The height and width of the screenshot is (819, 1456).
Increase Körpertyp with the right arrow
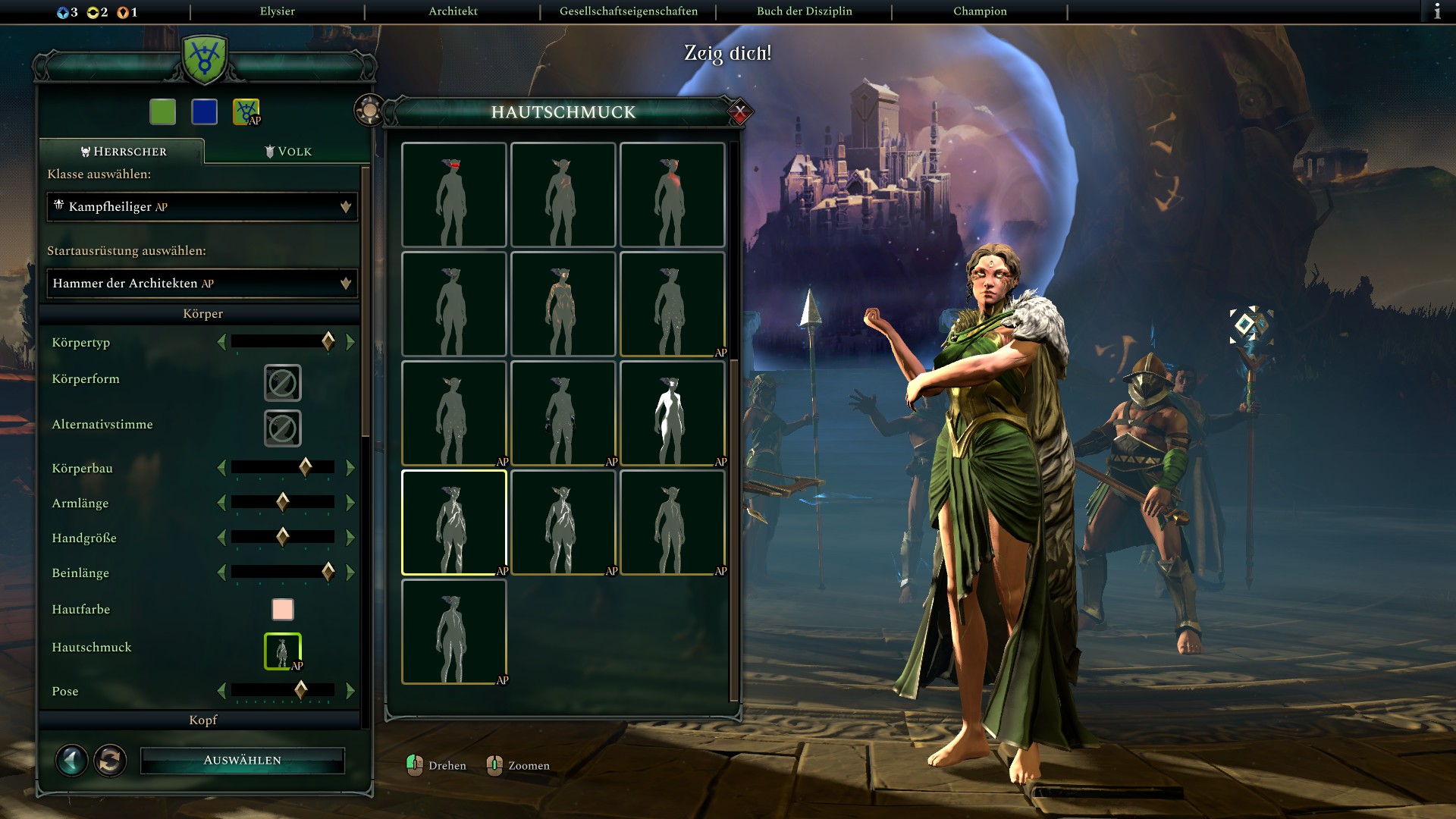pyautogui.click(x=350, y=343)
